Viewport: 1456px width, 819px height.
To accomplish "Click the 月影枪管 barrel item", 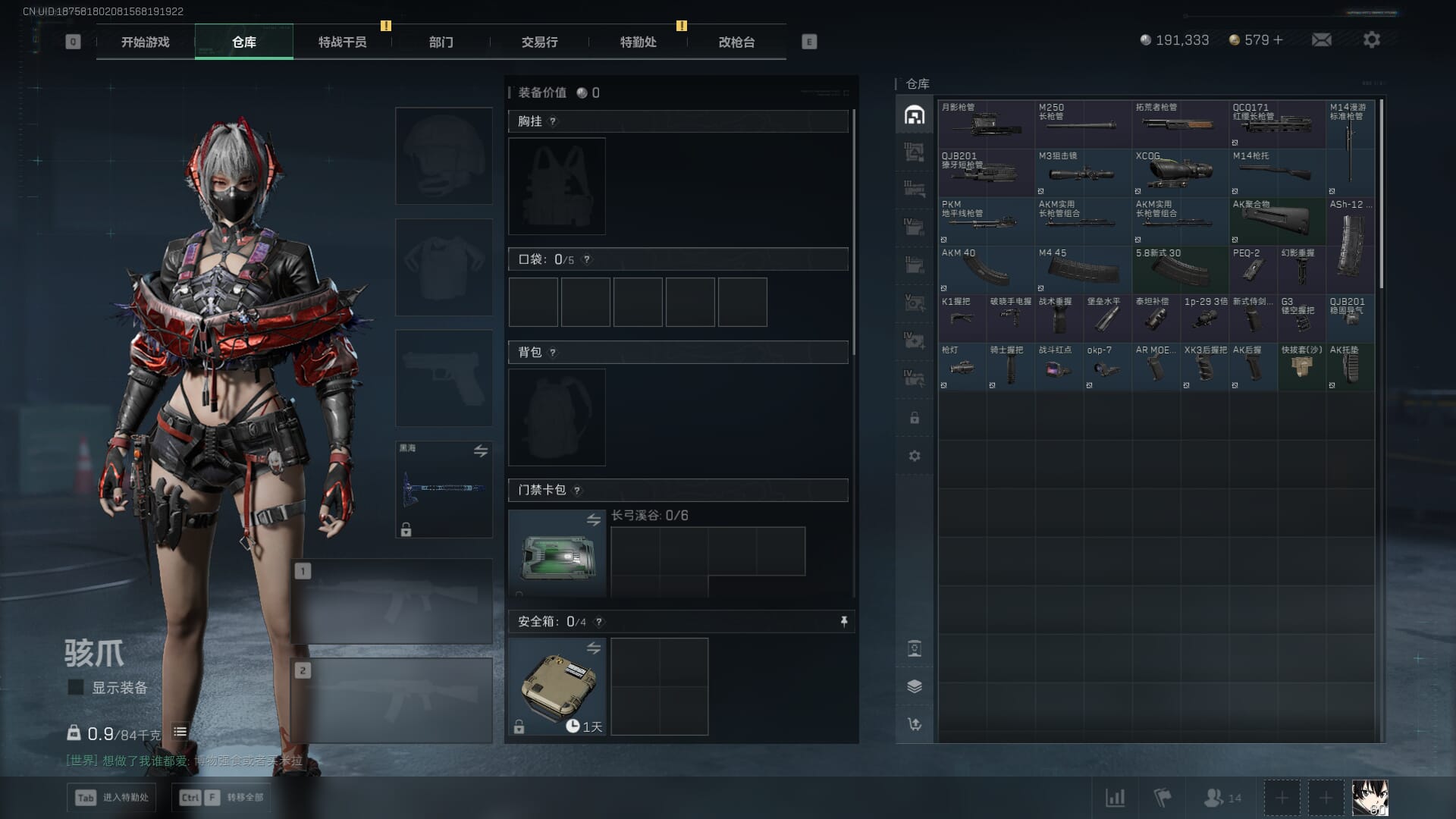I will point(985,124).
